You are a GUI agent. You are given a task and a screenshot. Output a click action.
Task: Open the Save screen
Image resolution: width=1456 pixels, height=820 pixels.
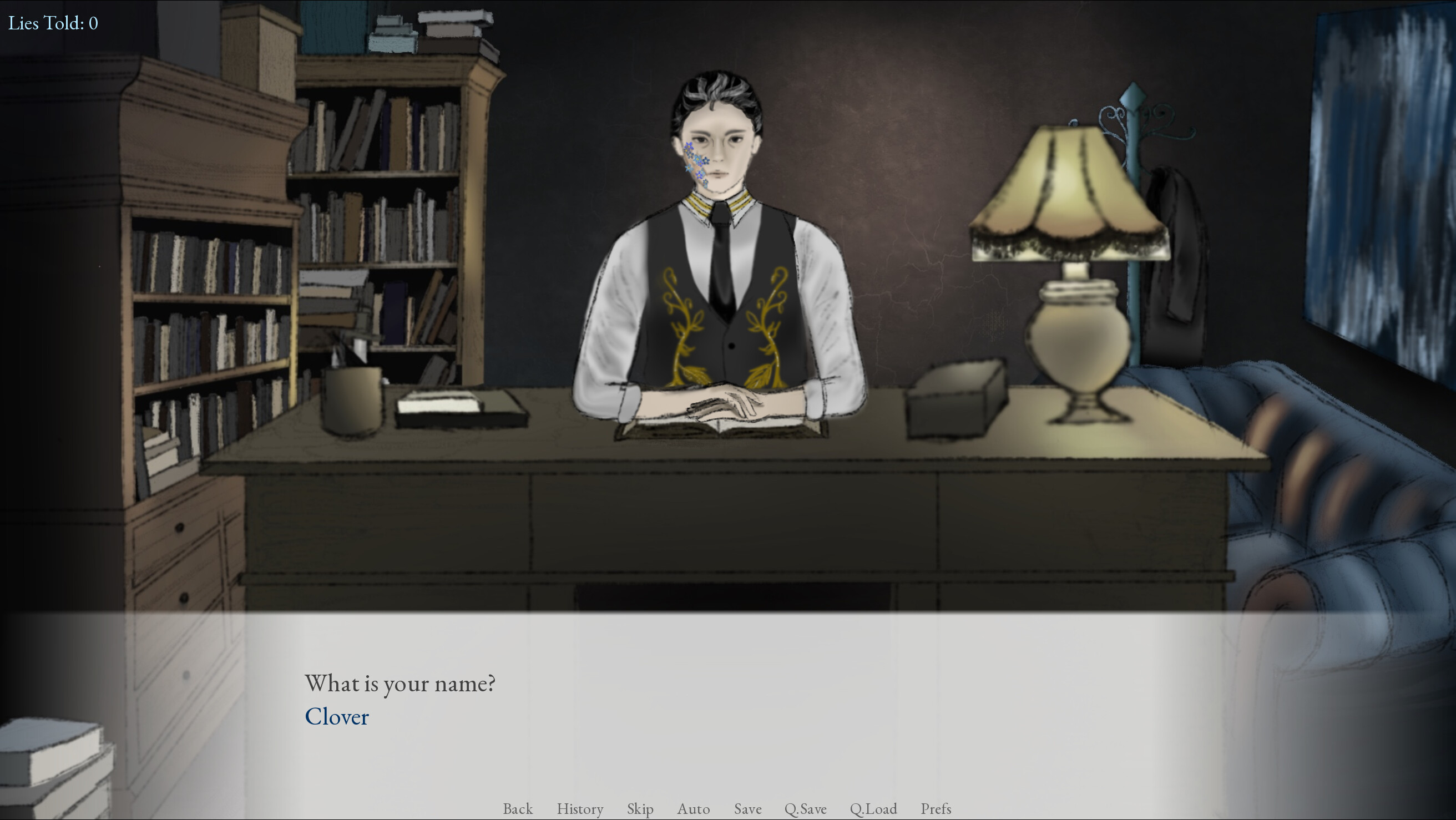point(747,809)
